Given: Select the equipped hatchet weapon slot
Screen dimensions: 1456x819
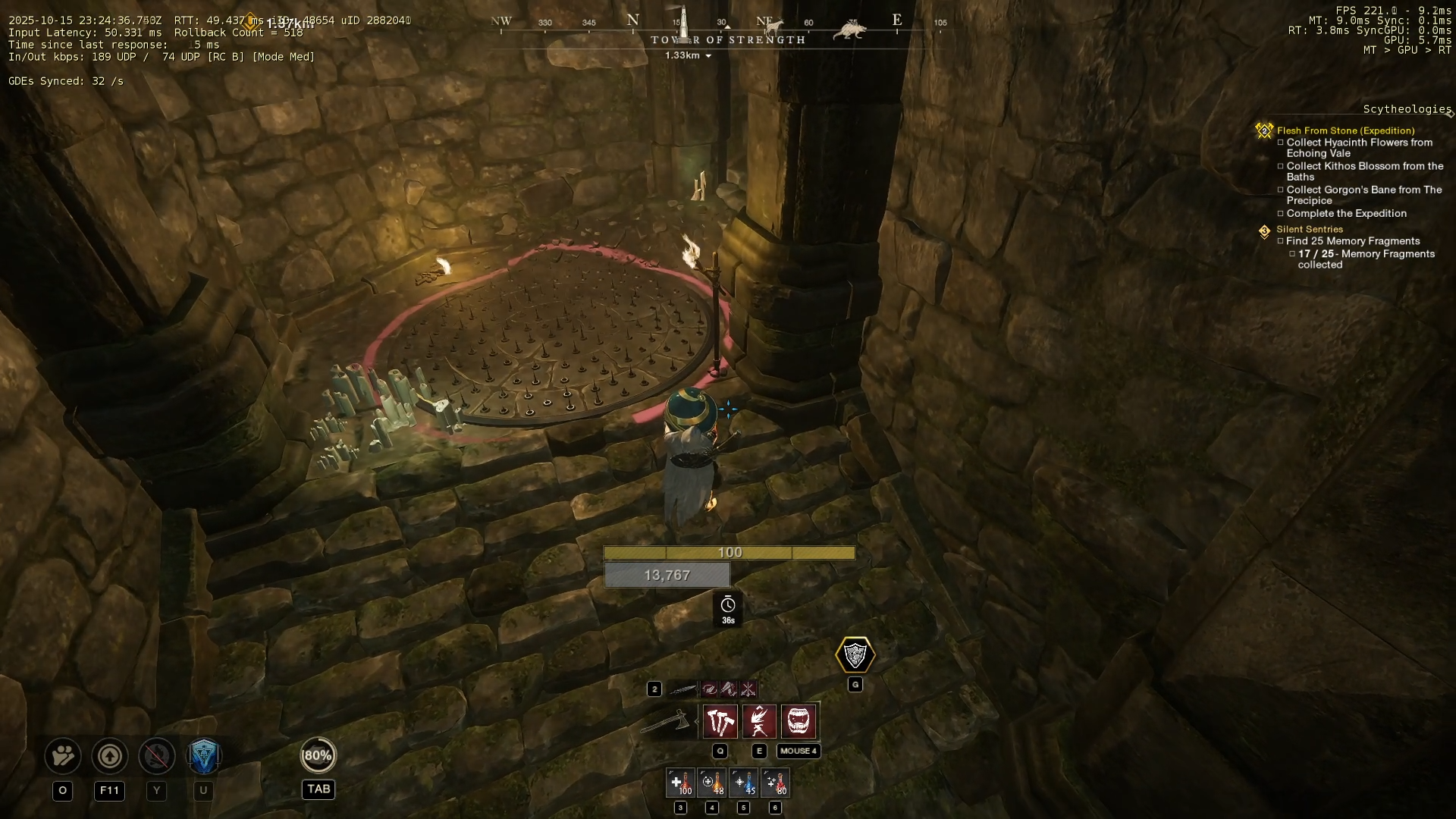Looking at the screenshot, I should (666, 721).
